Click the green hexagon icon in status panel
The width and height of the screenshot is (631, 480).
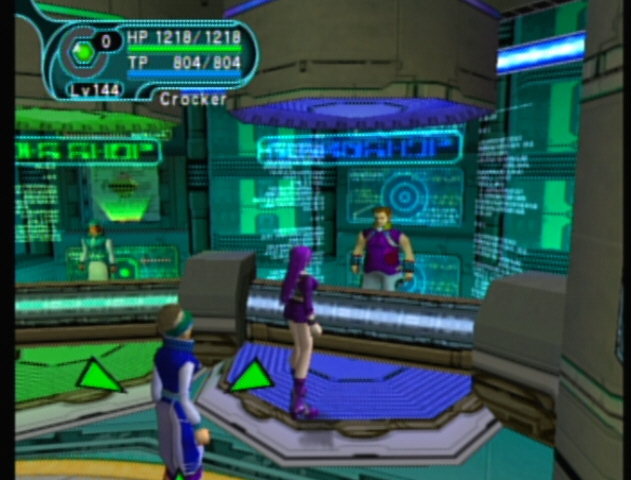83,50
